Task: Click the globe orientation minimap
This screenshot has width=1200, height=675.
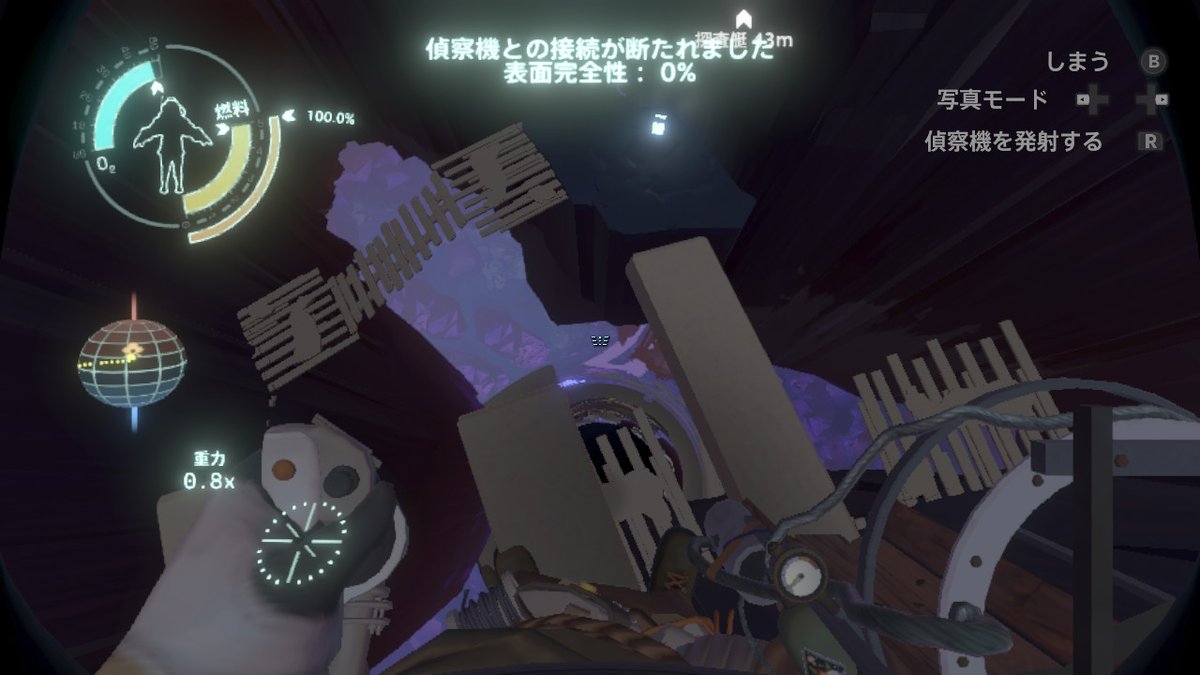Action: [132, 362]
